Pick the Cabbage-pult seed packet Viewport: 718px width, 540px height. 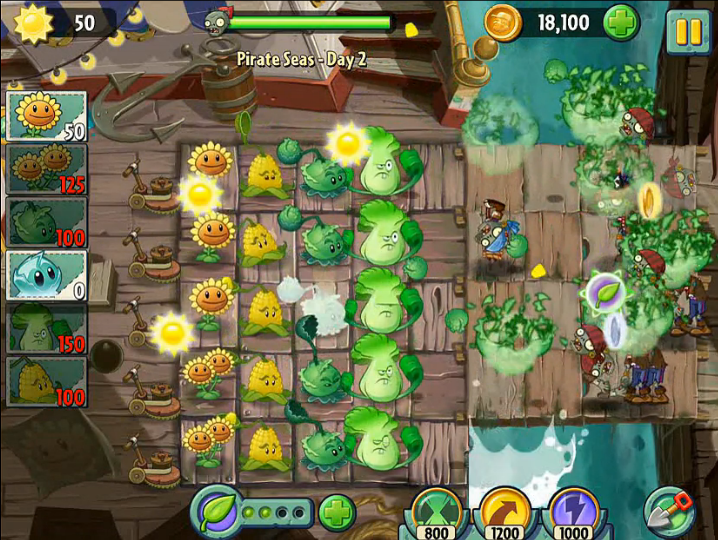(x=46, y=221)
